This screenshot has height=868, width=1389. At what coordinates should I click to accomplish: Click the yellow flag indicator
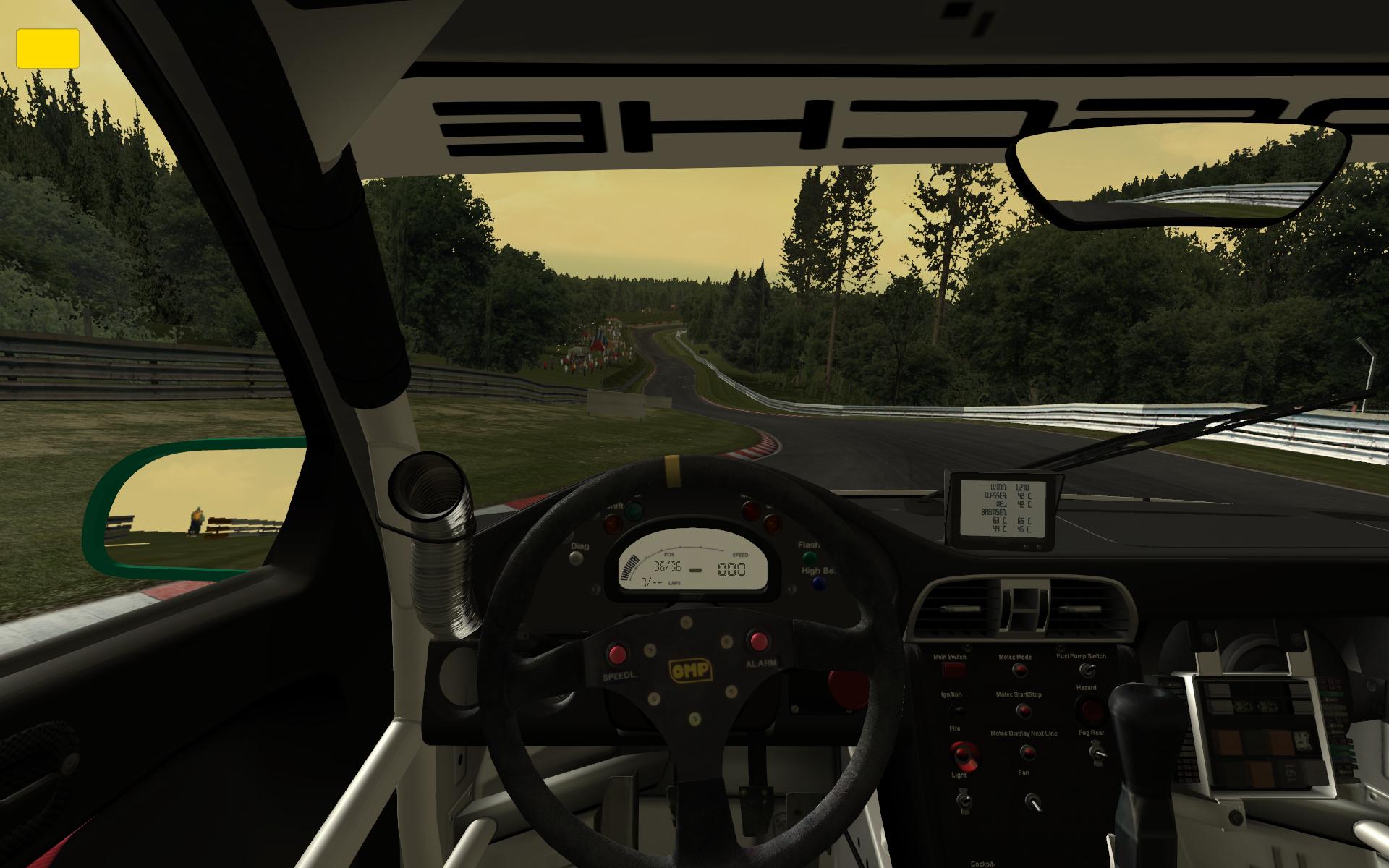[48, 48]
